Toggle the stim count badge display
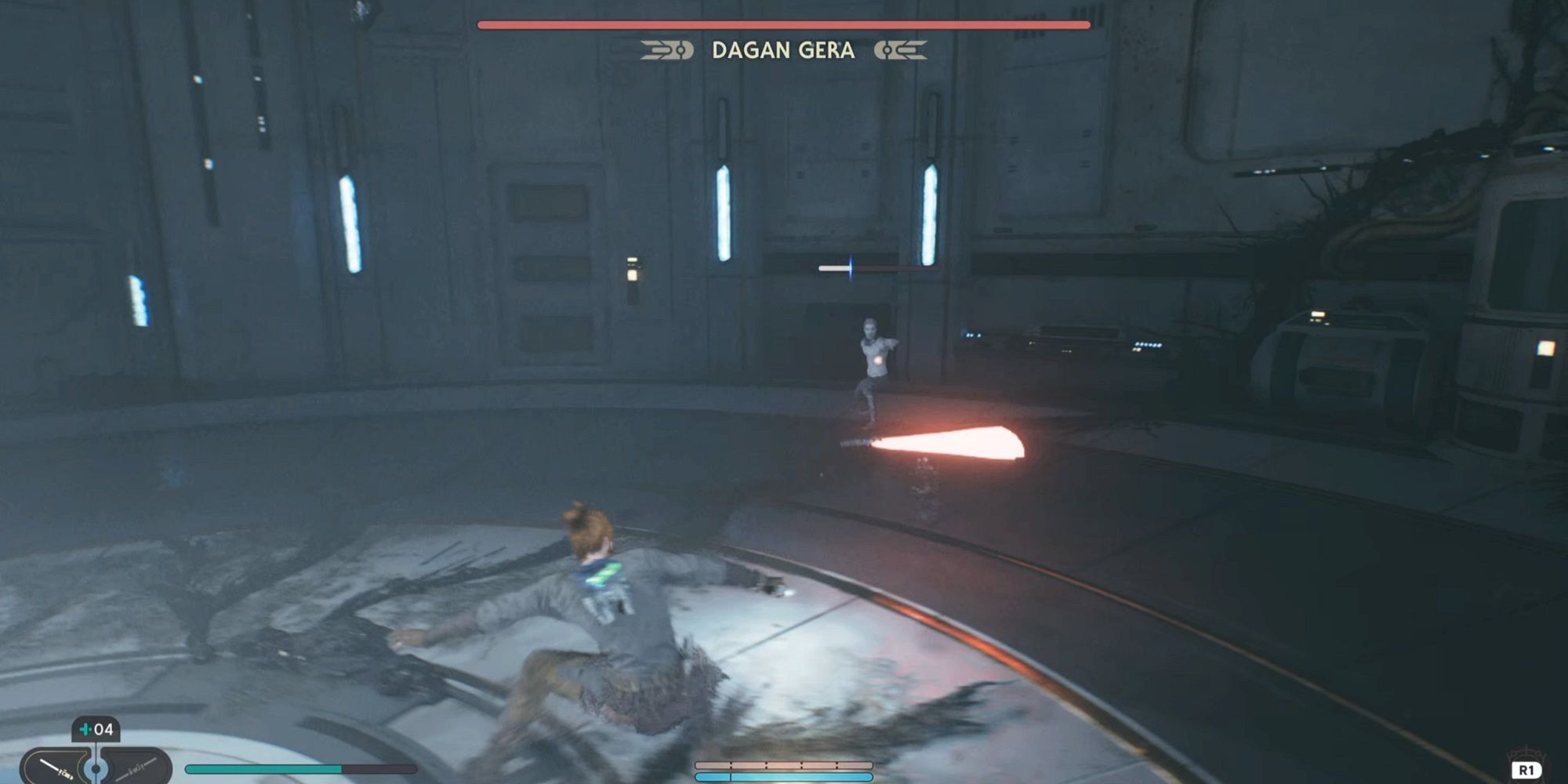Screen dimensions: 1568x784 coord(94,728)
